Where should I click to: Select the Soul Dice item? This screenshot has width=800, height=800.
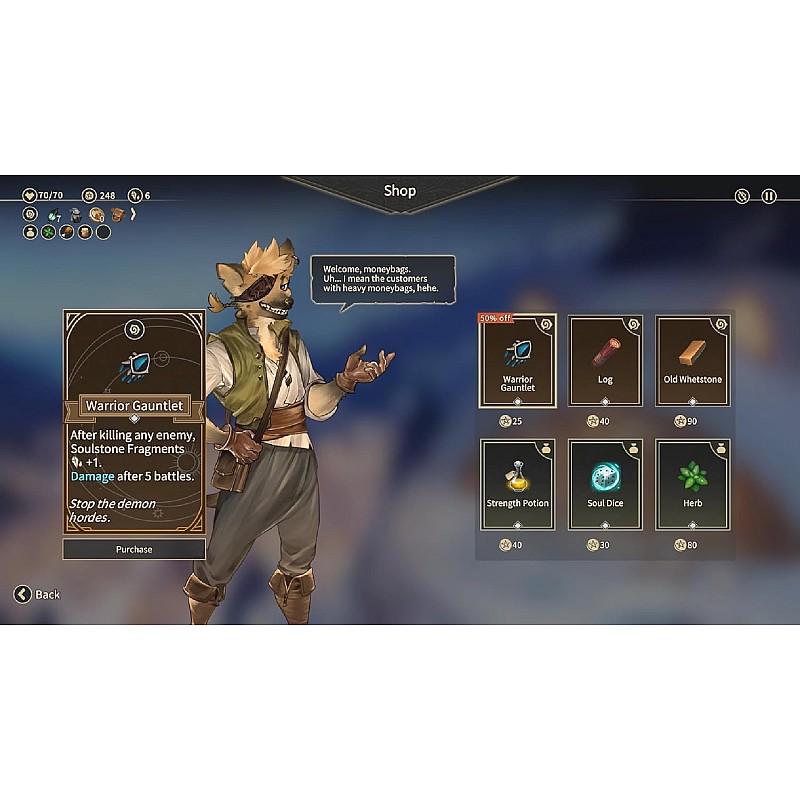coord(605,484)
